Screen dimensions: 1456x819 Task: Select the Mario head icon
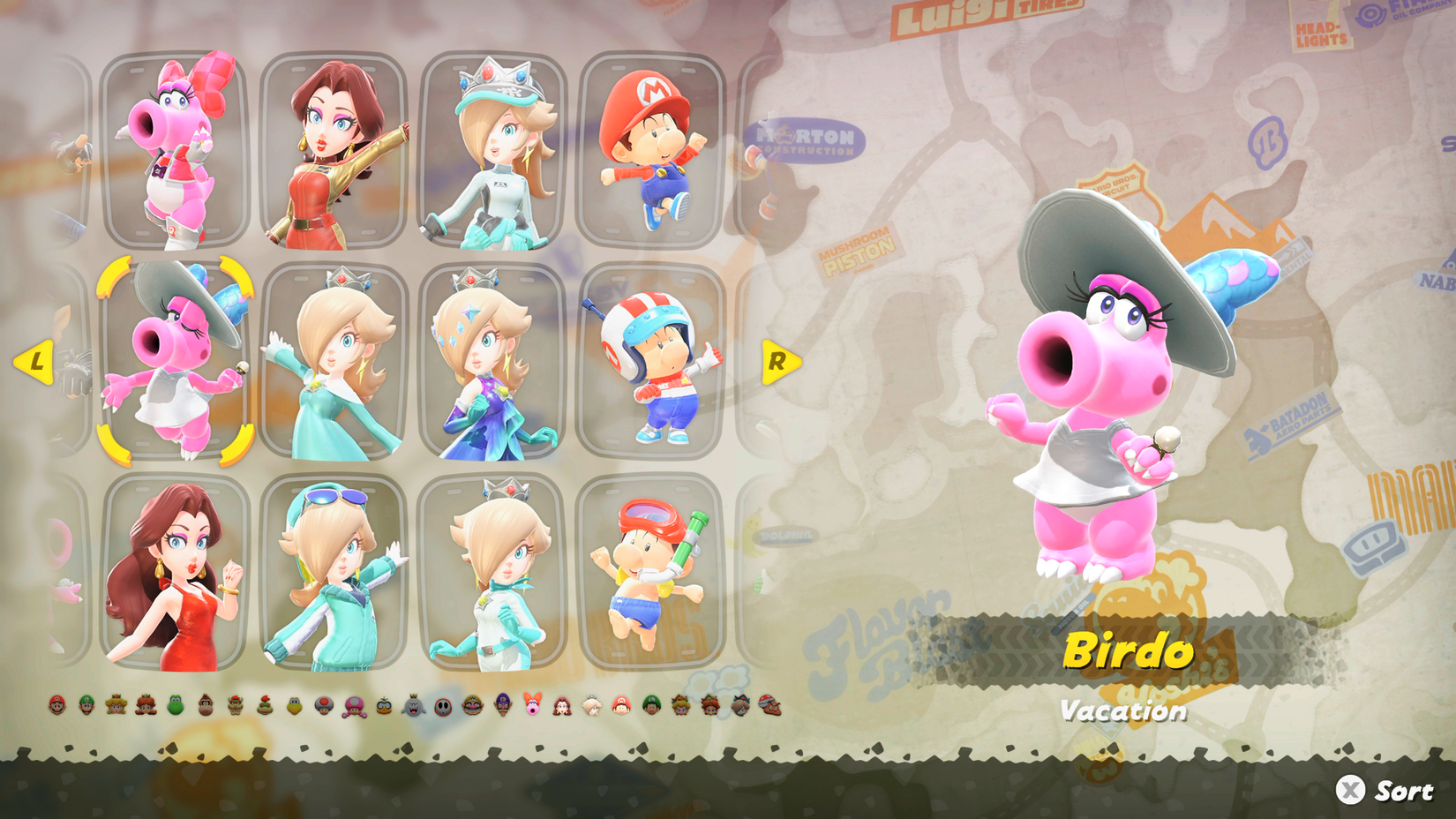coord(56,705)
